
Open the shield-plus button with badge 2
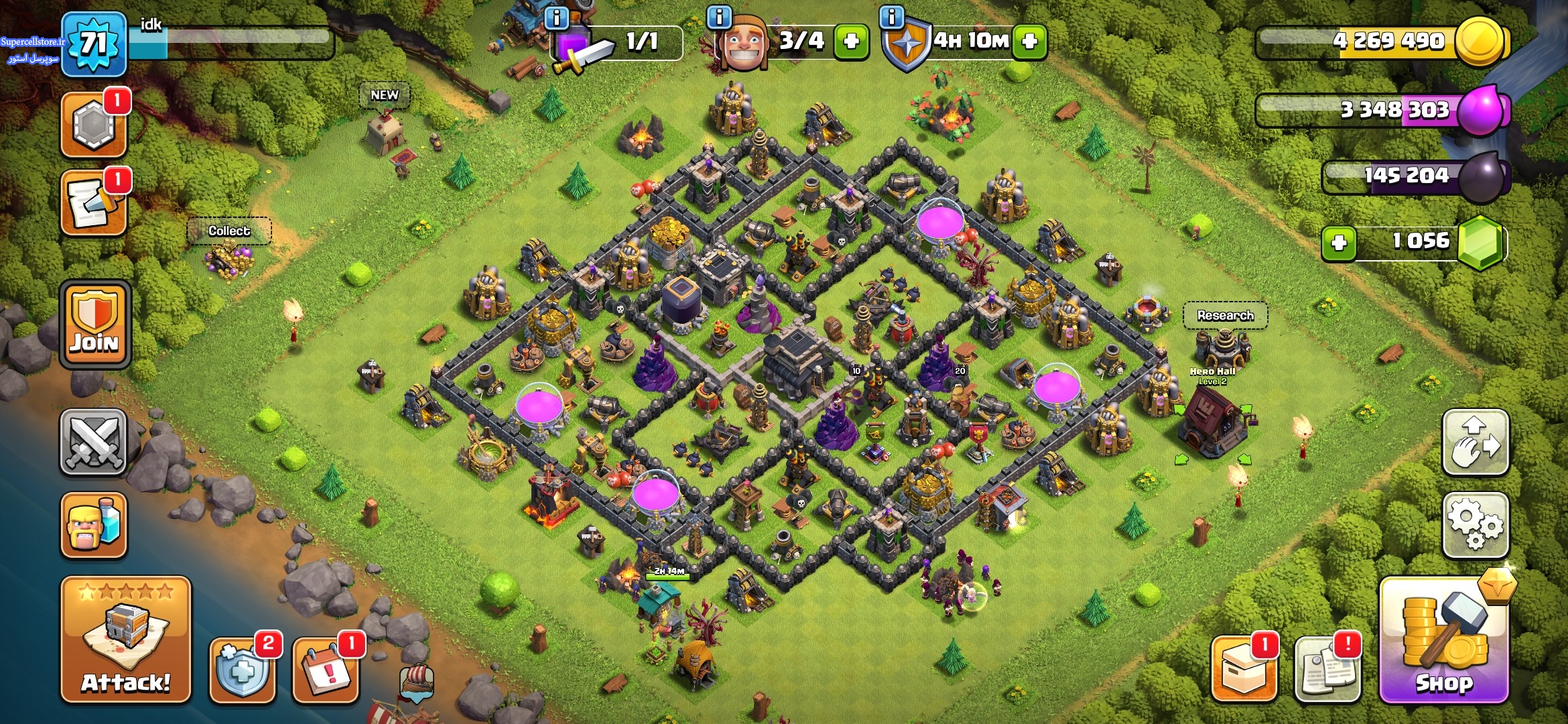pos(243,670)
